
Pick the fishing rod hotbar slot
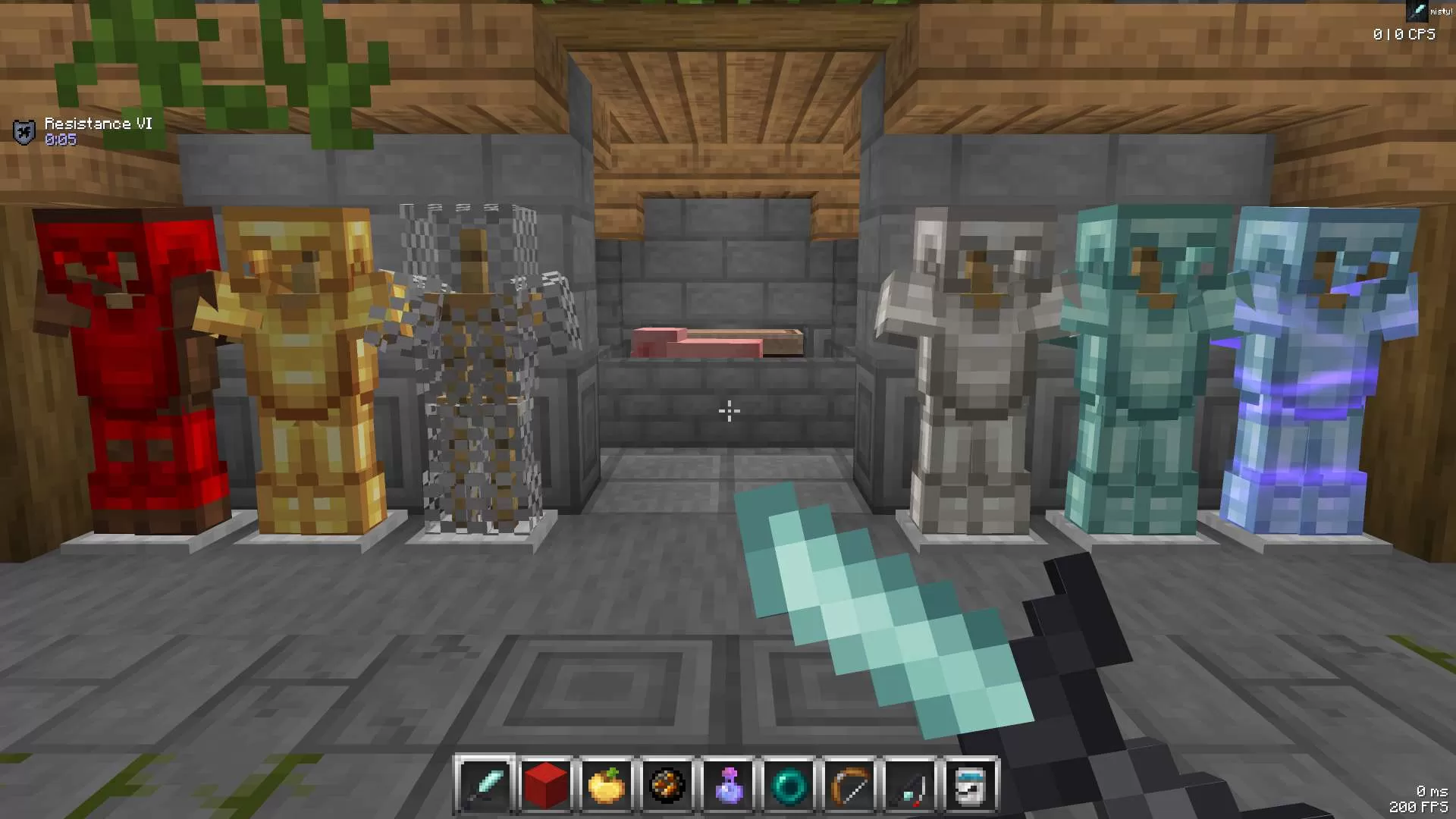click(910, 786)
